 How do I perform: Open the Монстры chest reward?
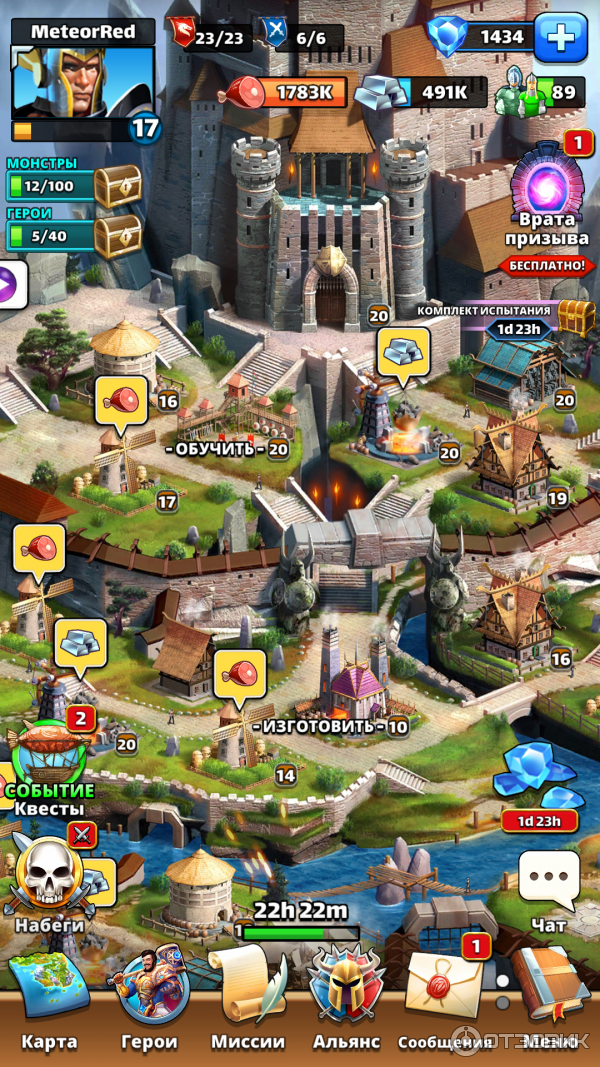click(x=117, y=186)
